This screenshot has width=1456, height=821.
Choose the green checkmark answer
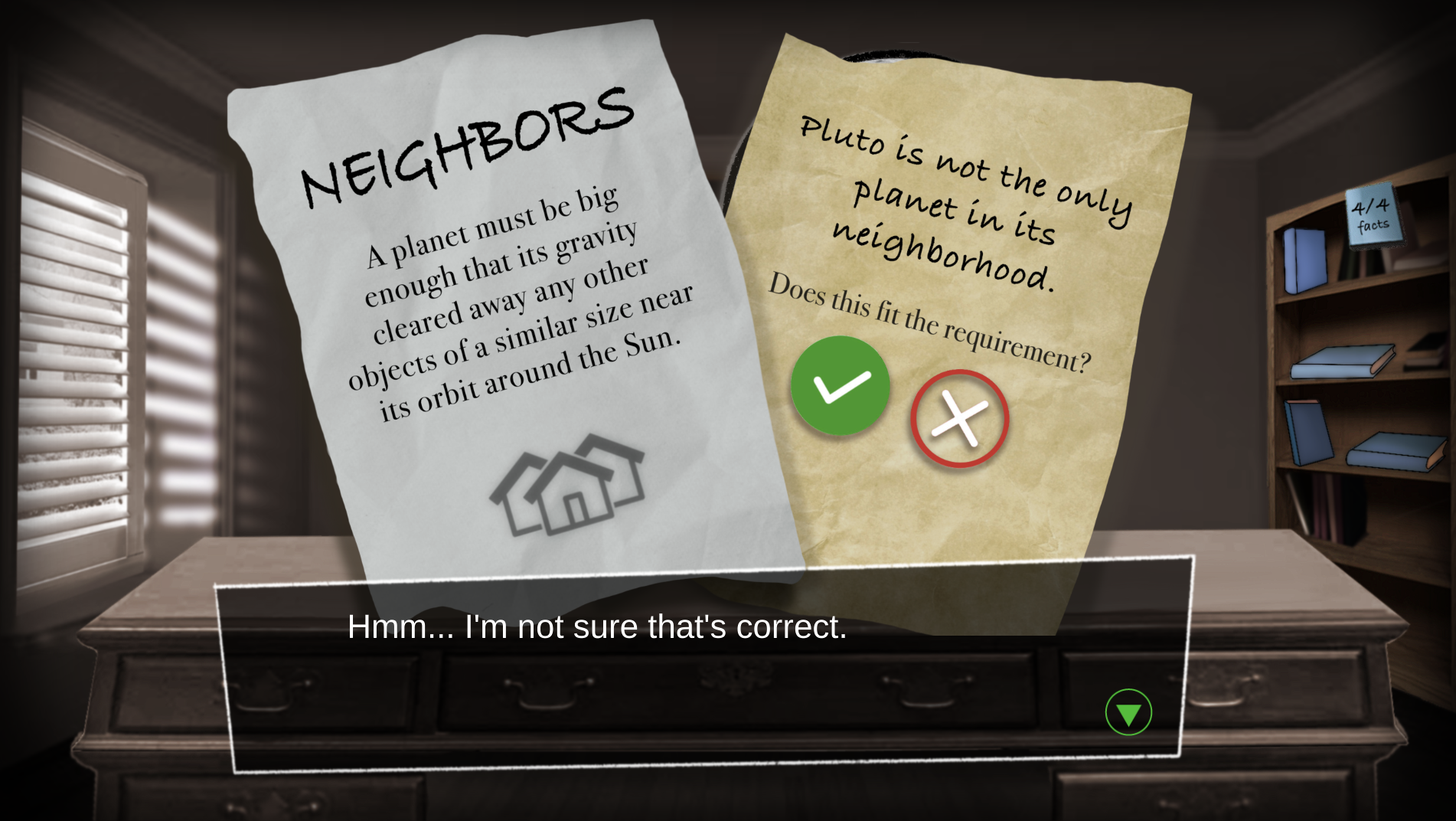pyautogui.click(x=840, y=385)
